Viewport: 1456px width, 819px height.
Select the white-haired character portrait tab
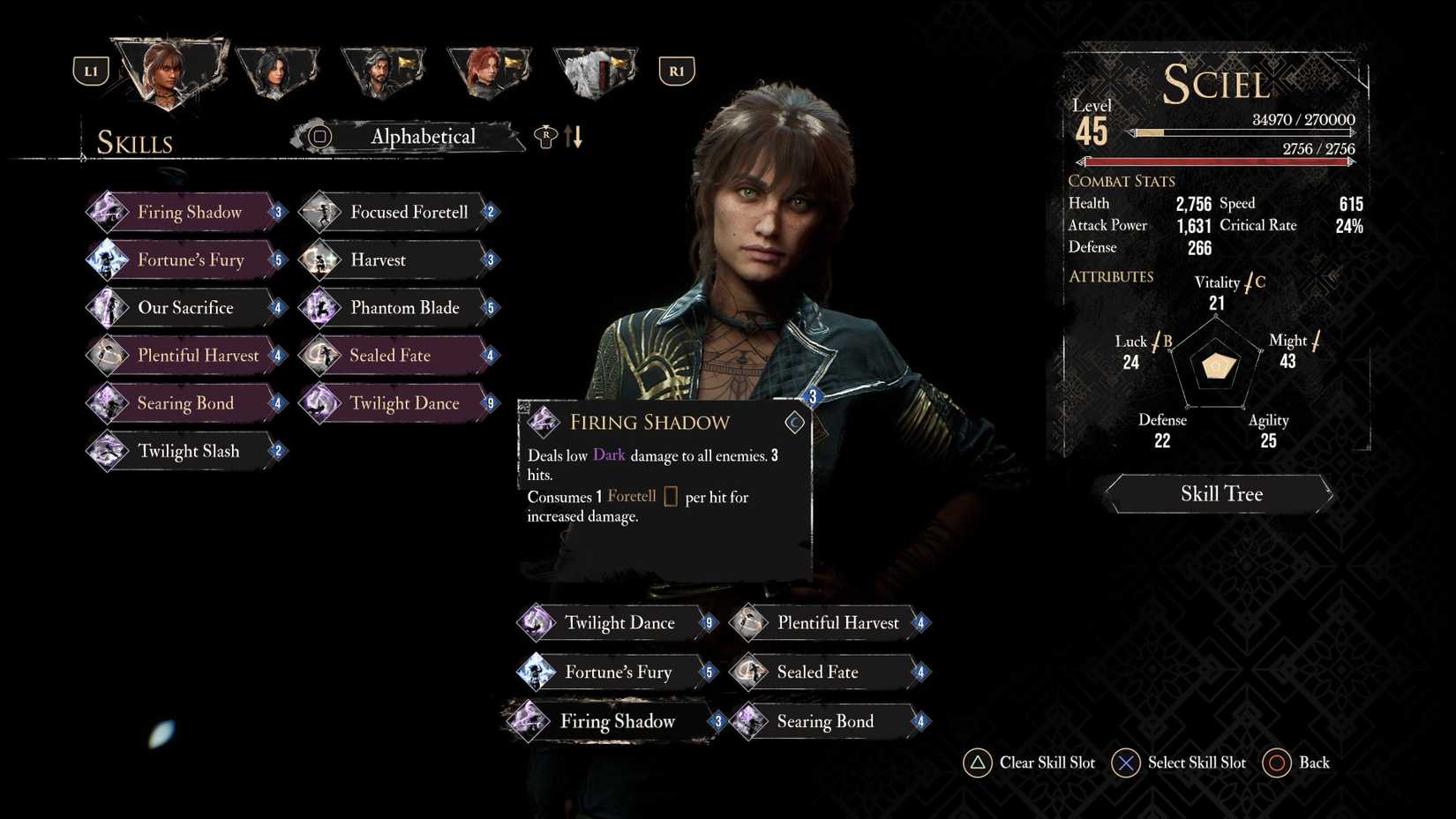[593, 71]
